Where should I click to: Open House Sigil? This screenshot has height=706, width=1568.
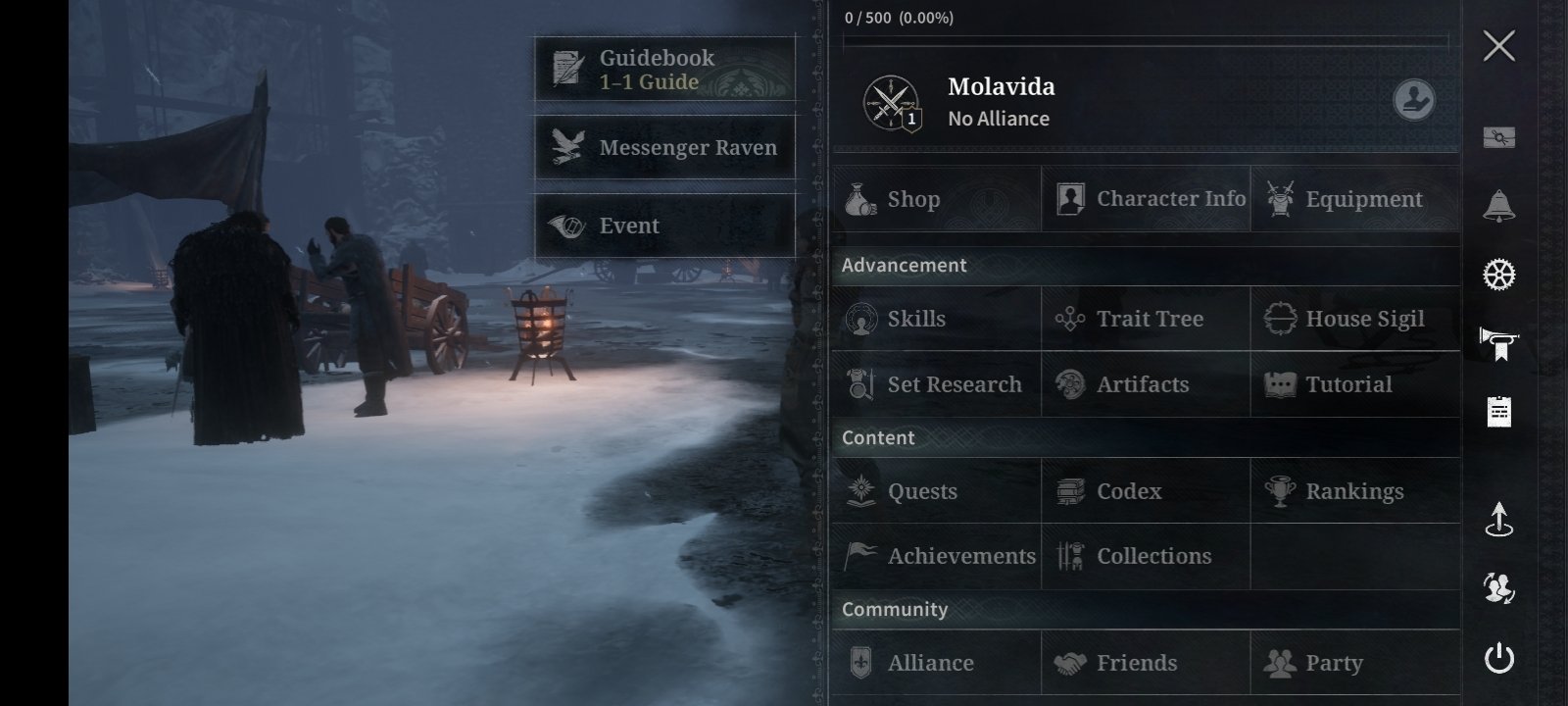pos(1355,319)
